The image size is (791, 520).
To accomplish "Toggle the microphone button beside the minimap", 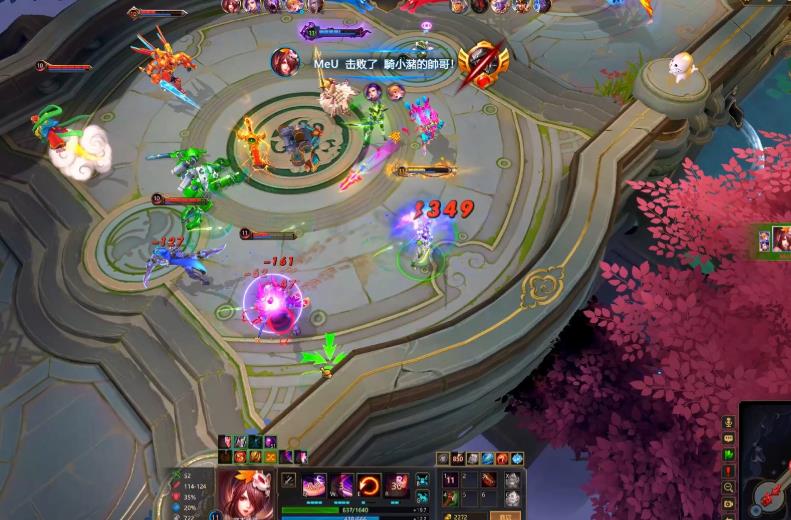I will pos(729,423).
